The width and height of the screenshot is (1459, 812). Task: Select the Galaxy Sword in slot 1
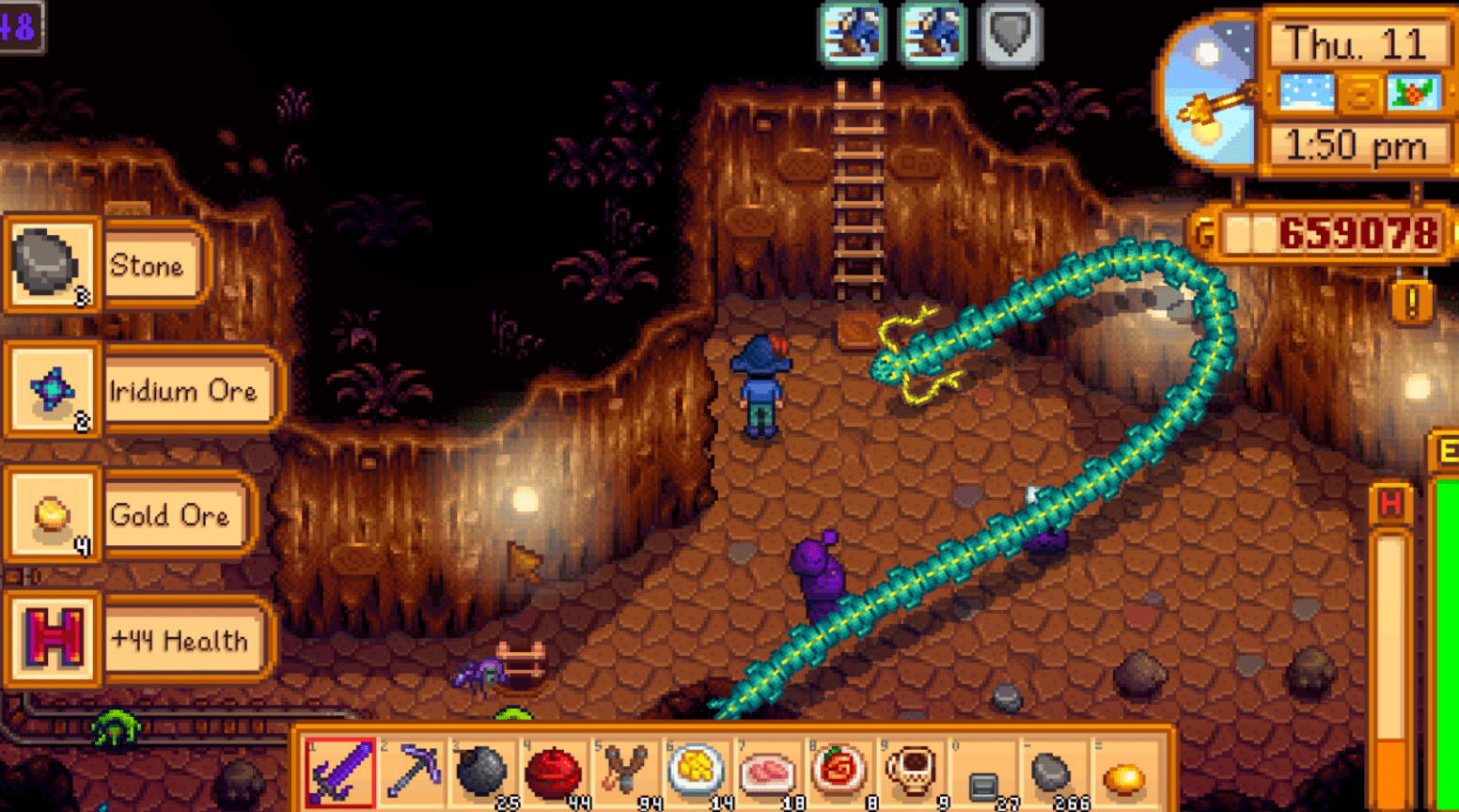(343, 773)
